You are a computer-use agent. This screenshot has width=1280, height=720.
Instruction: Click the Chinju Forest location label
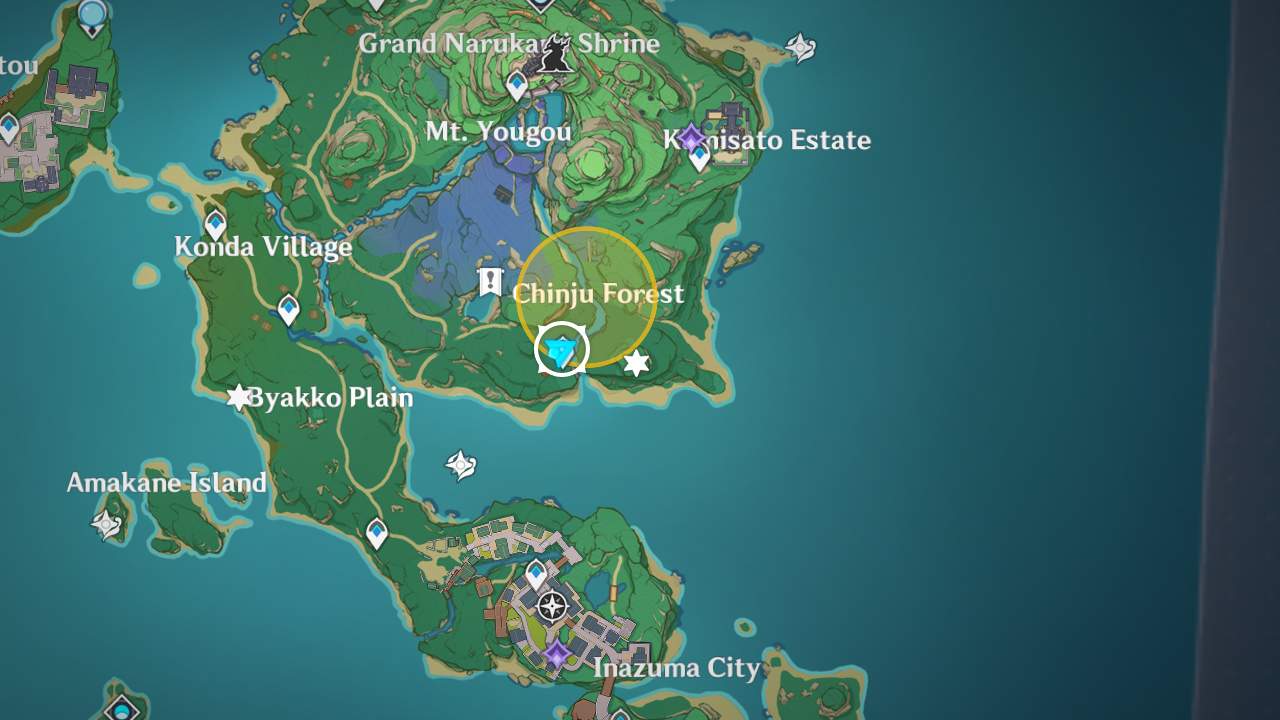tap(597, 293)
